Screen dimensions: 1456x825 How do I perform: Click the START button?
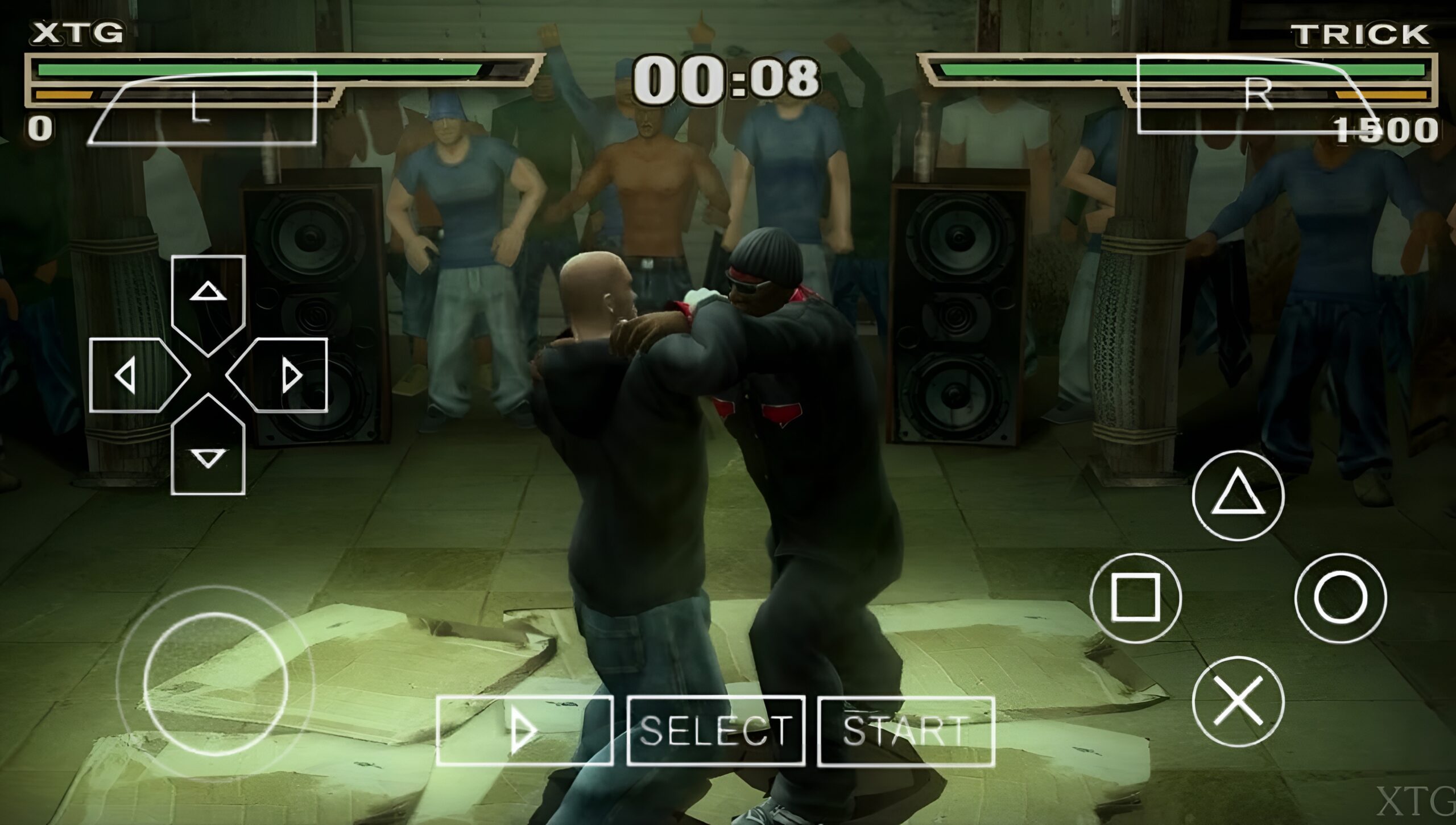tap(905, 731)
